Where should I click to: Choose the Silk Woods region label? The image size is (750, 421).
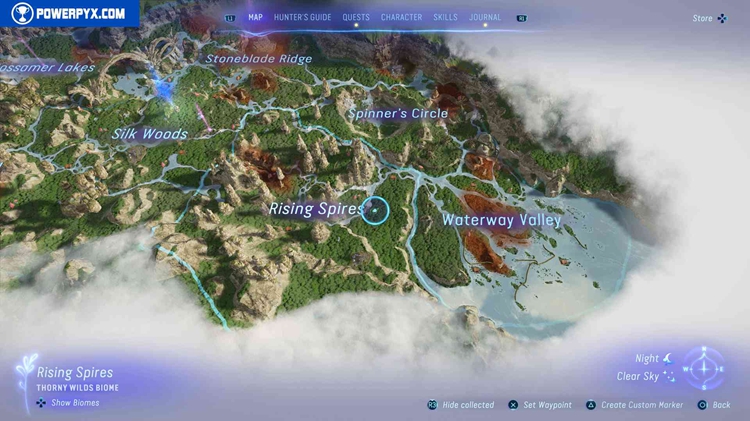[150, 134]
